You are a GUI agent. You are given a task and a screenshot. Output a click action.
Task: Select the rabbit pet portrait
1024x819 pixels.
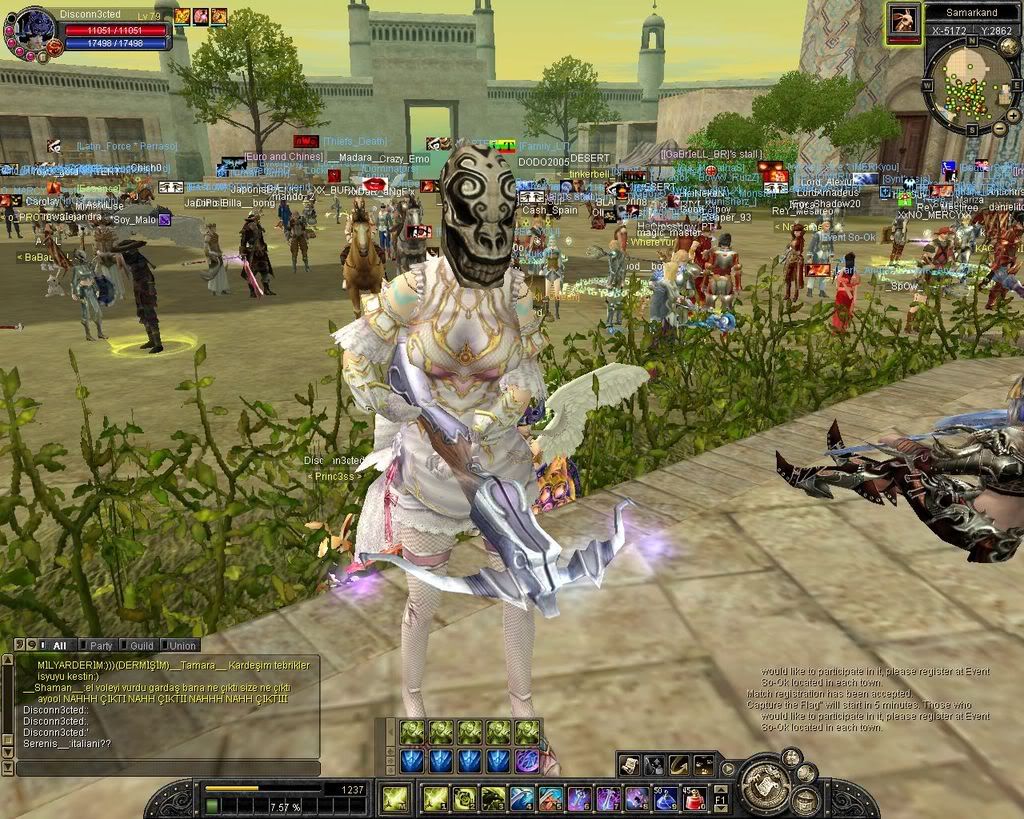902,21
